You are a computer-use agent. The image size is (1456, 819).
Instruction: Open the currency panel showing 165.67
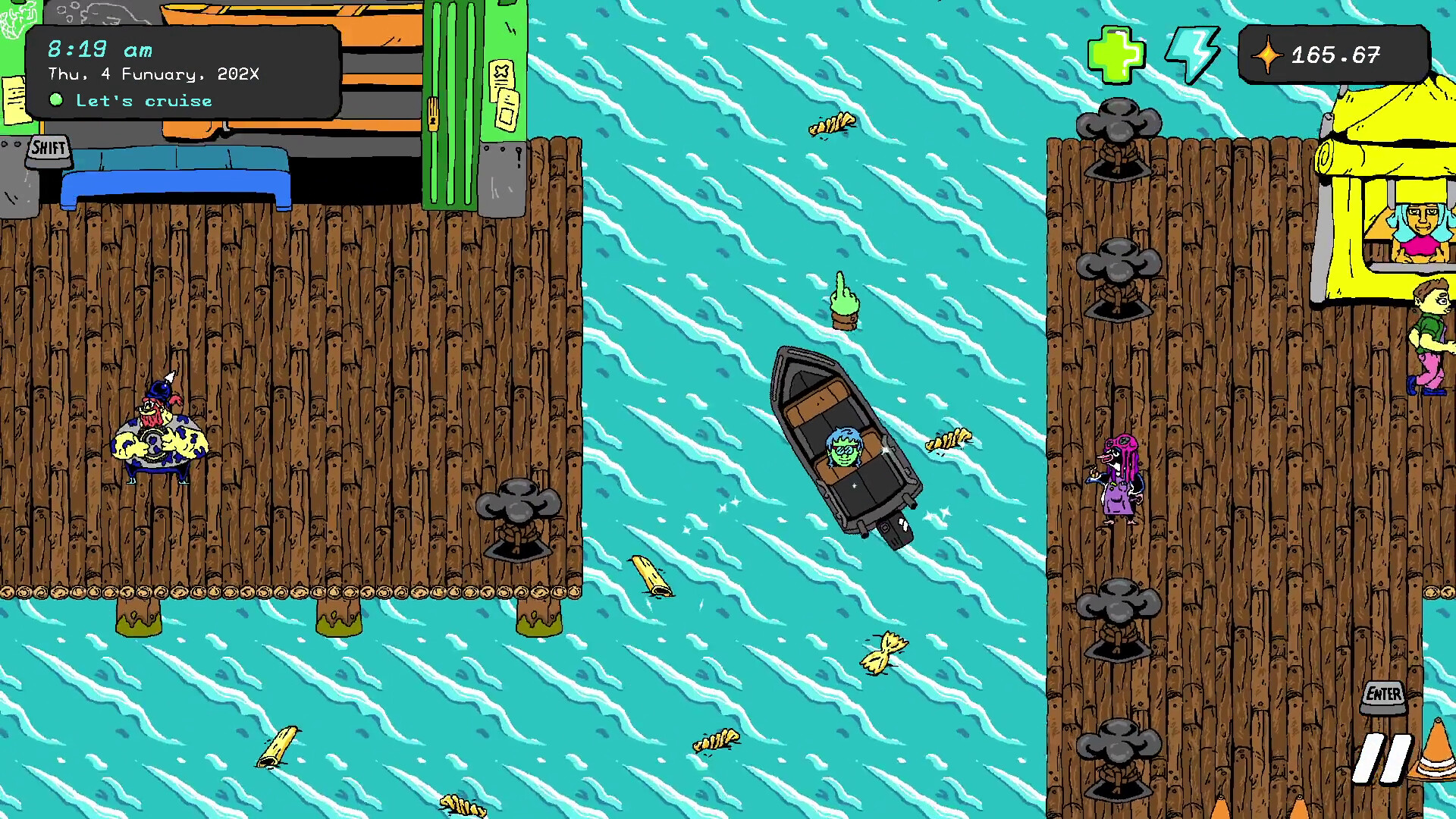point(1335,54)
